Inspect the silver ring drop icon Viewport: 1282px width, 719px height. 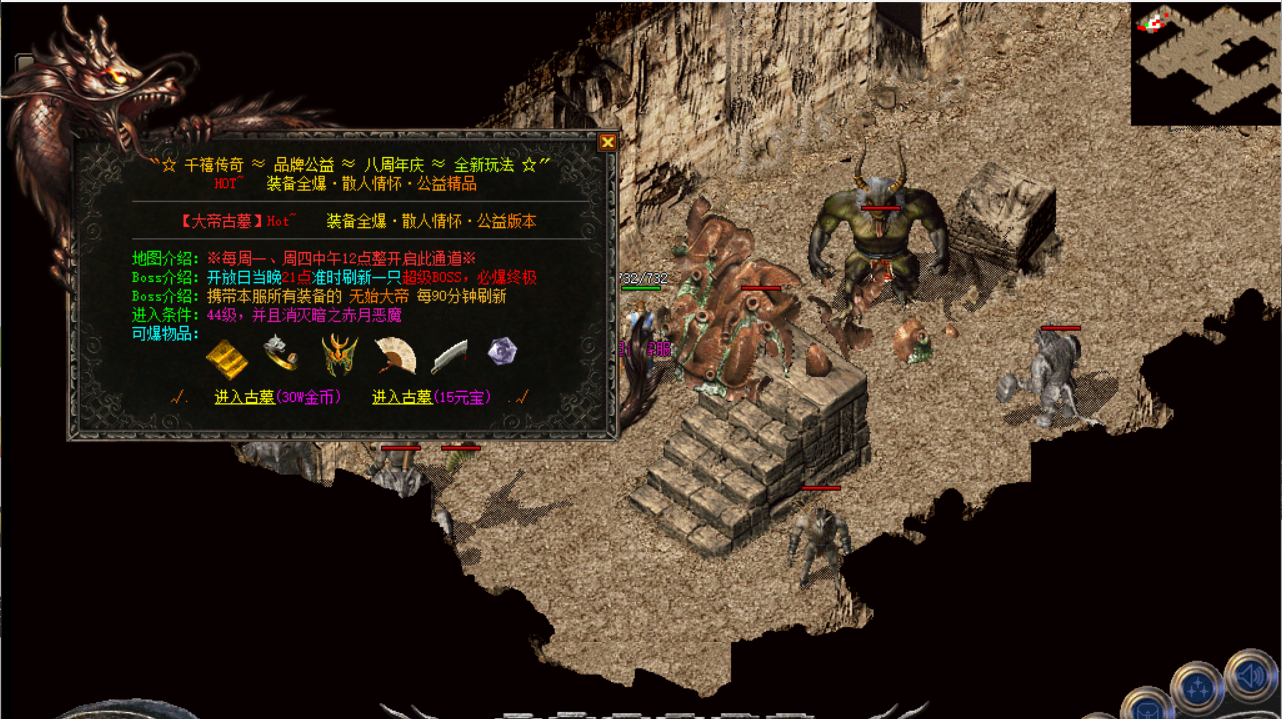pyautogui.click(x=280, y=353)
